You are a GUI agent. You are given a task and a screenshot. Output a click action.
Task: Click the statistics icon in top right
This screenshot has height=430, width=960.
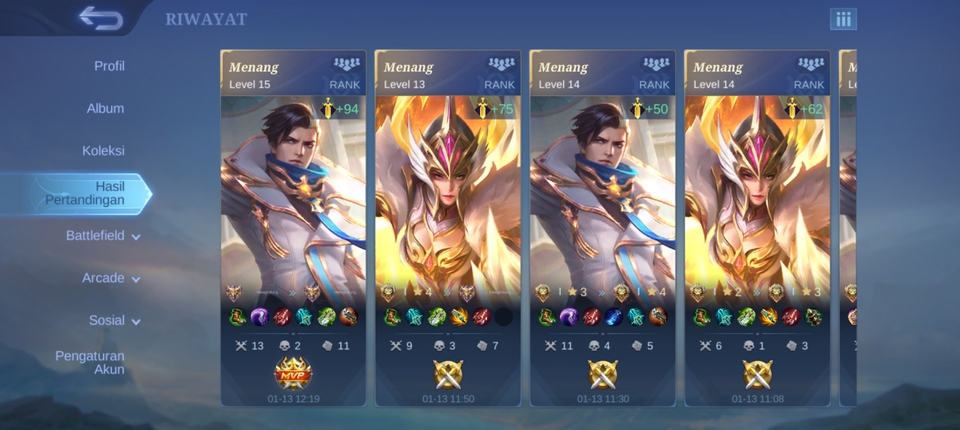[843, 19]
